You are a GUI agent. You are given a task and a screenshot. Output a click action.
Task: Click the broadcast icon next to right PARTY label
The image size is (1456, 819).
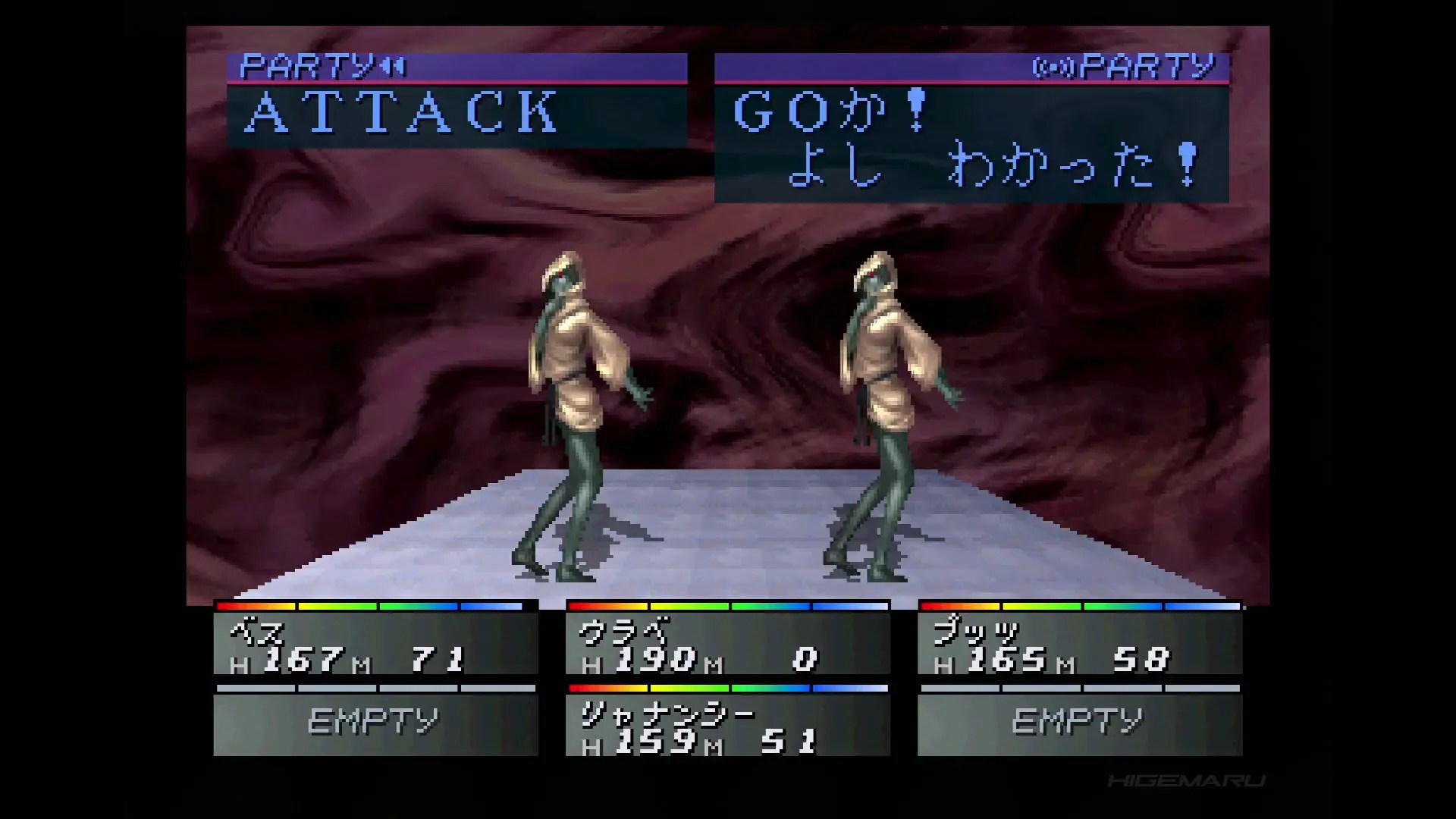pyautogui.click(x=1054, y=67)
